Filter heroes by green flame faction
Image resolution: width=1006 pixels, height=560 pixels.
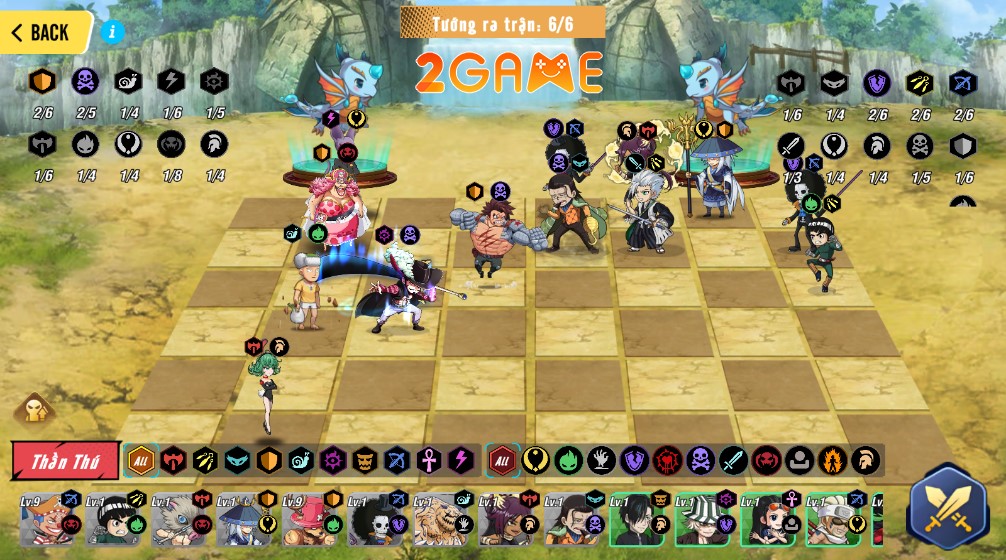click(x=568, y=460)
